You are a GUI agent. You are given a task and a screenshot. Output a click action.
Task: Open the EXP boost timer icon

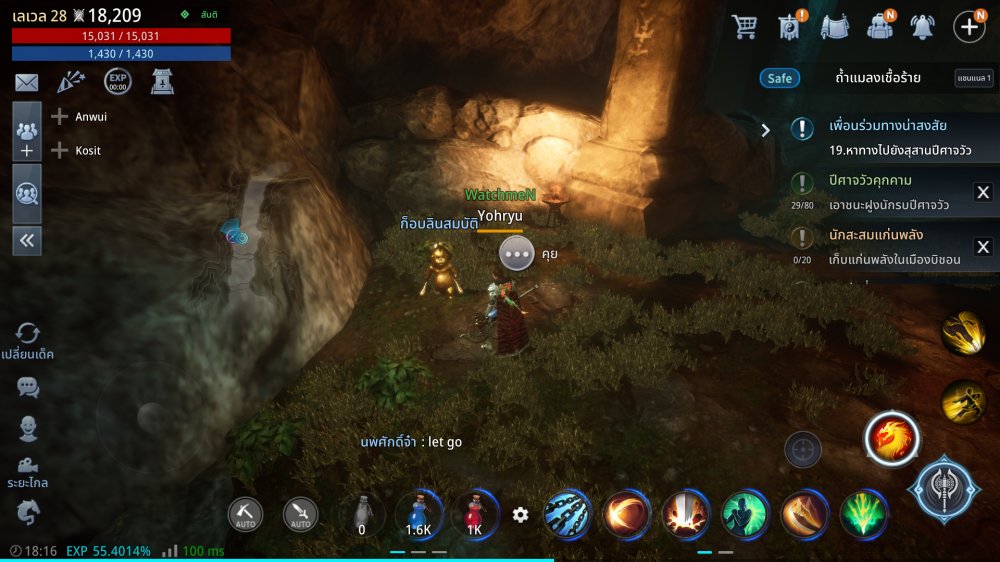pyautogui.click(x=118, y=82)
